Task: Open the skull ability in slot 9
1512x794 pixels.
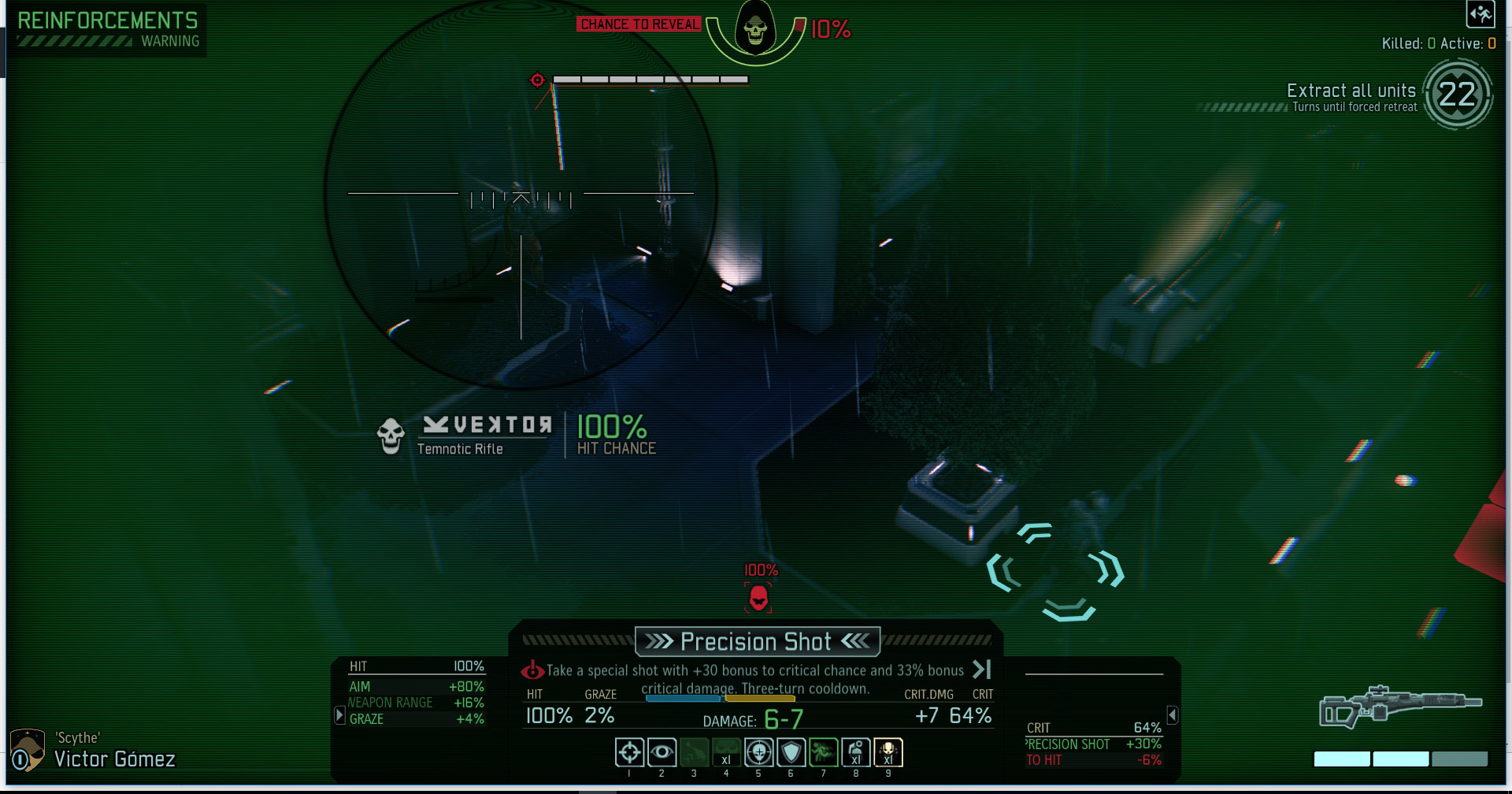Action: coord(889,752)
